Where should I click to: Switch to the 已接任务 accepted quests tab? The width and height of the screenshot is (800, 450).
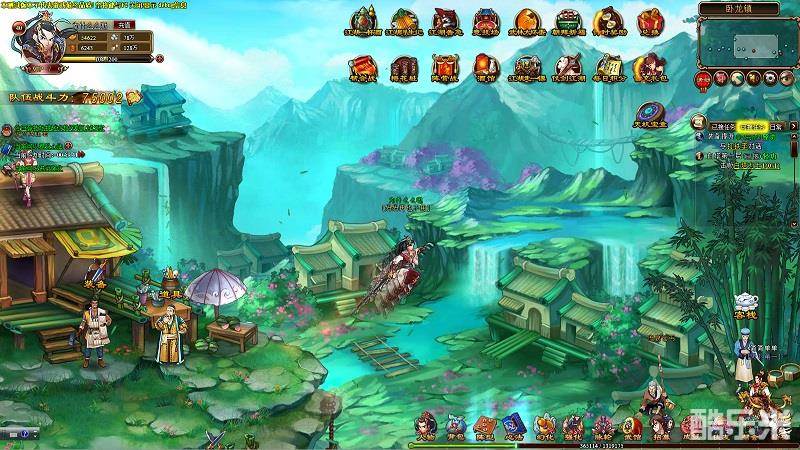point(722,127)
